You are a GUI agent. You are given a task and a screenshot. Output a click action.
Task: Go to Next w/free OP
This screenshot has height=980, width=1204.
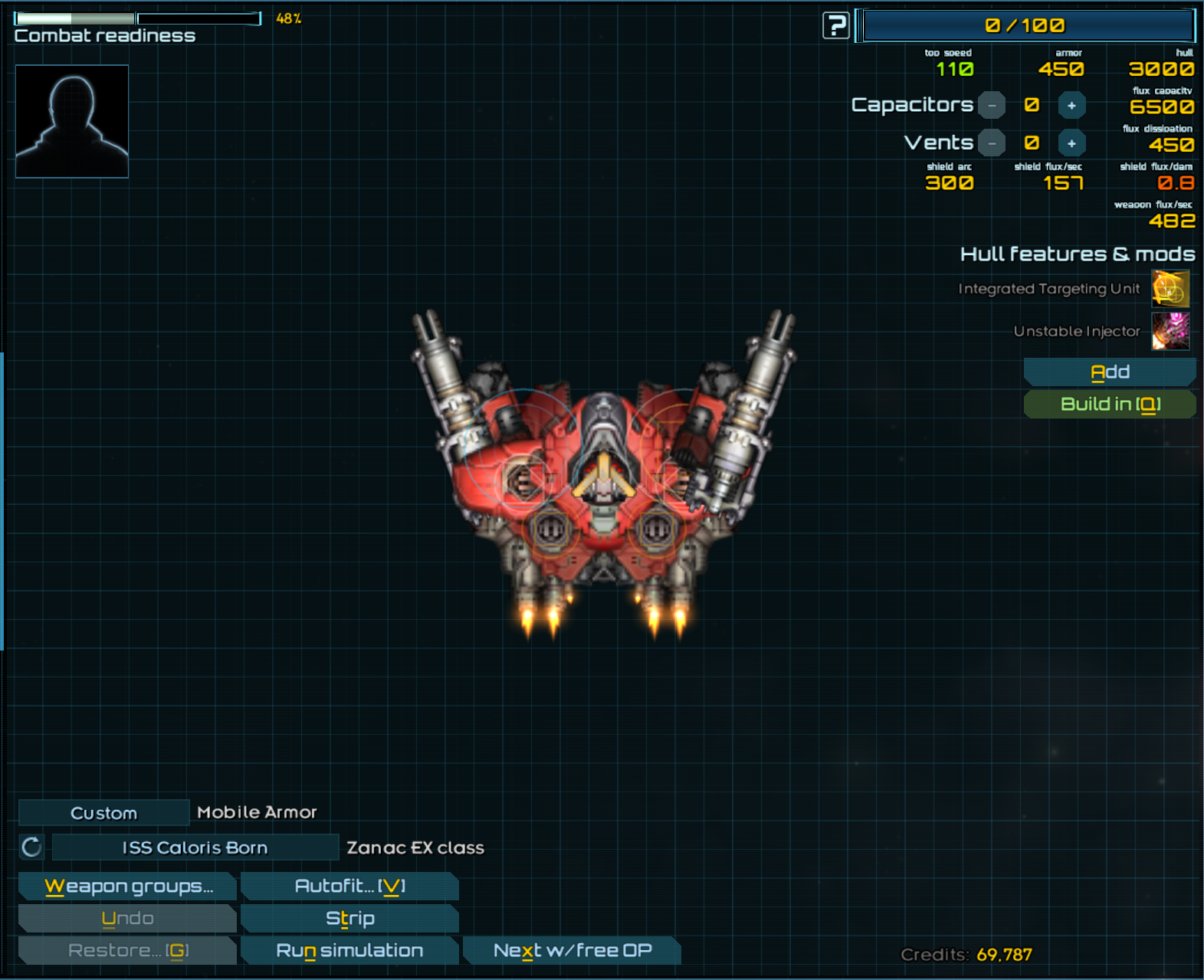click(572, 951)
